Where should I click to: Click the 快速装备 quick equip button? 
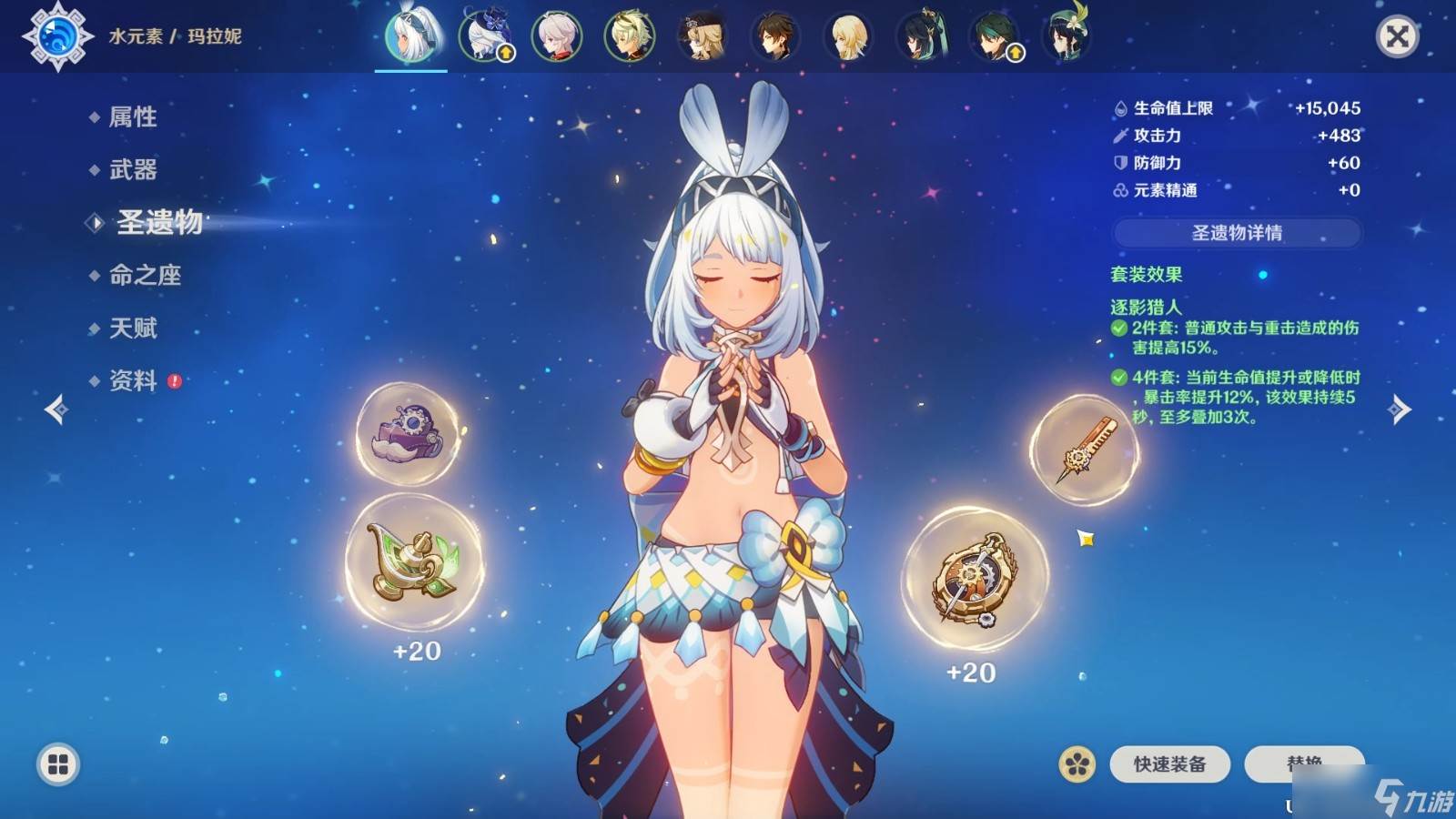click(x=1169, y=764)
